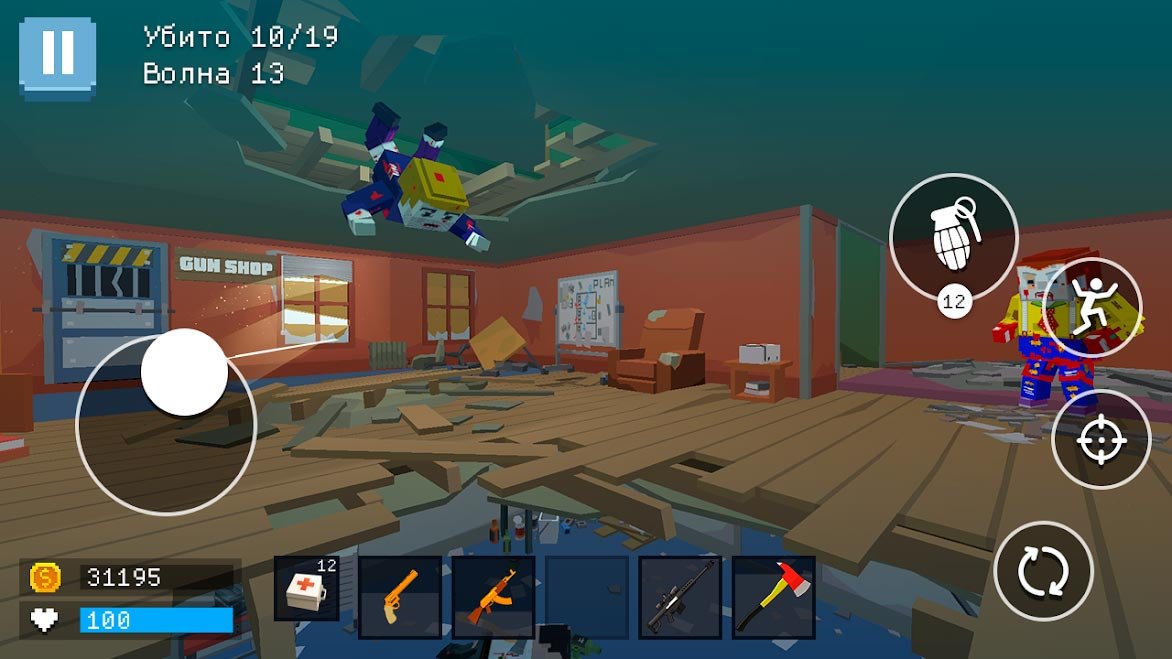
Task: Tap the jump button
Action: tap(1092, 307)
